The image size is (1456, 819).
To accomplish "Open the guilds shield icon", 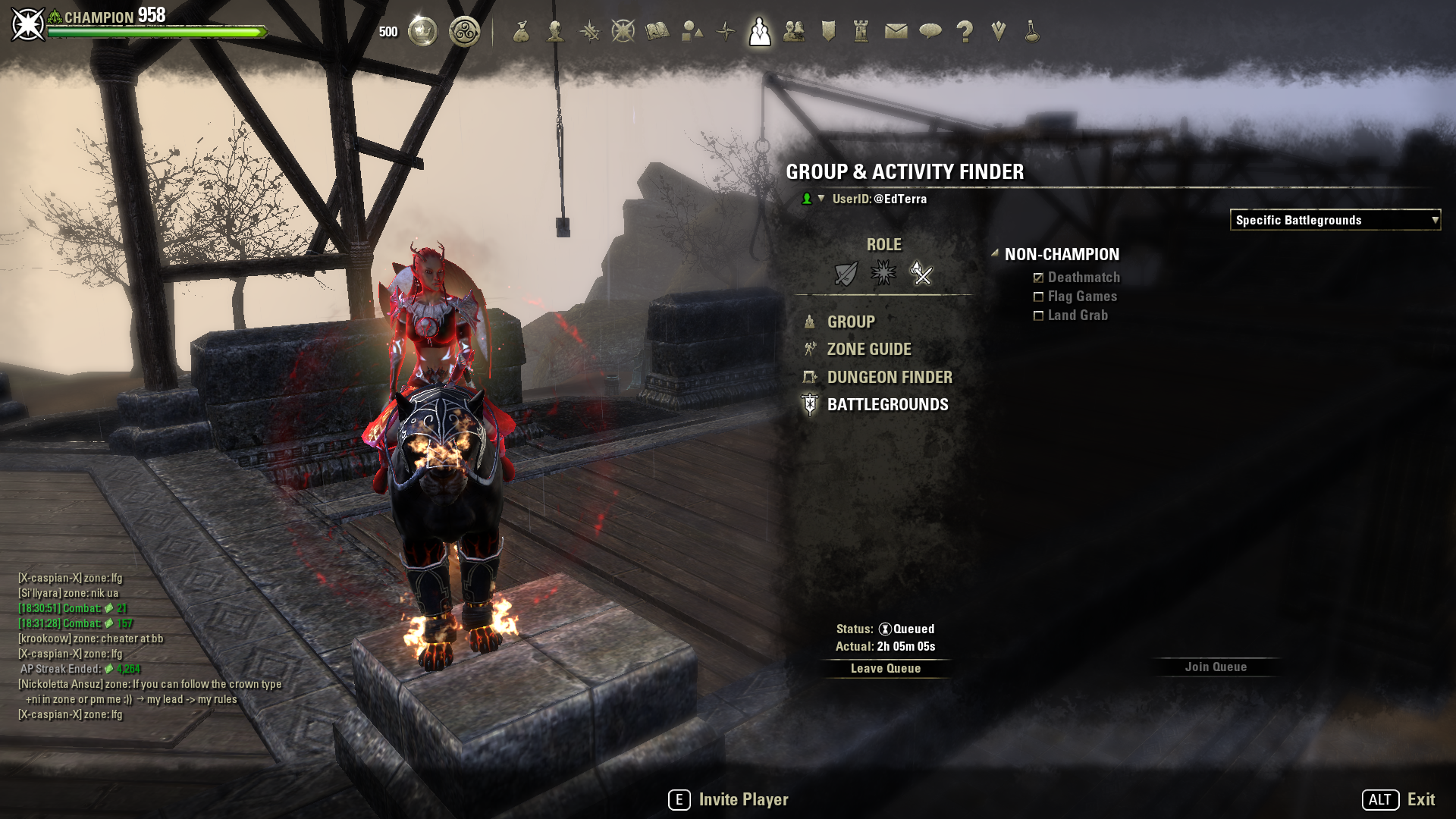I will click(x=828, y=32).
